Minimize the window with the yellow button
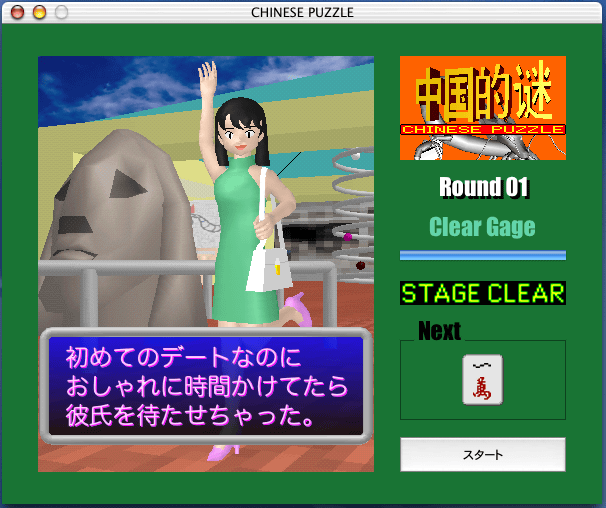This screenshot has width=606, height=508. tap(39, 13)
